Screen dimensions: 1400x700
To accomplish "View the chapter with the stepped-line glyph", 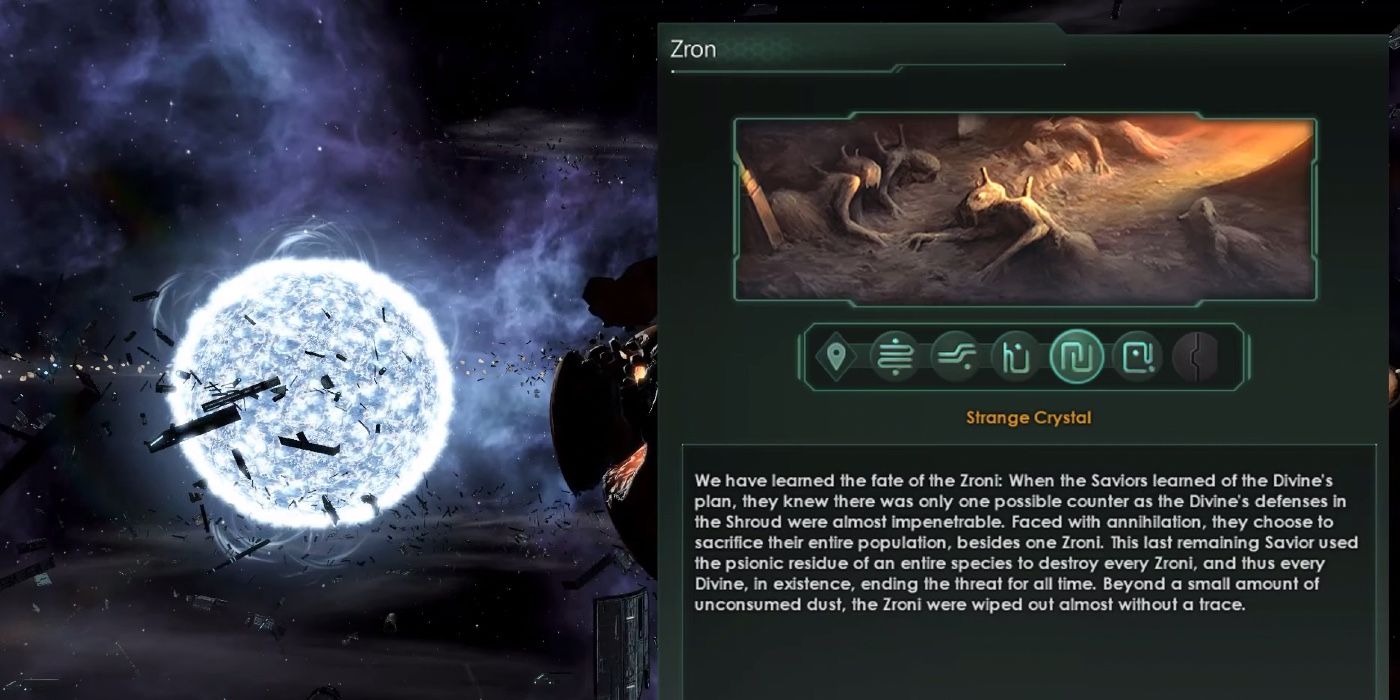I will (955, 357).
